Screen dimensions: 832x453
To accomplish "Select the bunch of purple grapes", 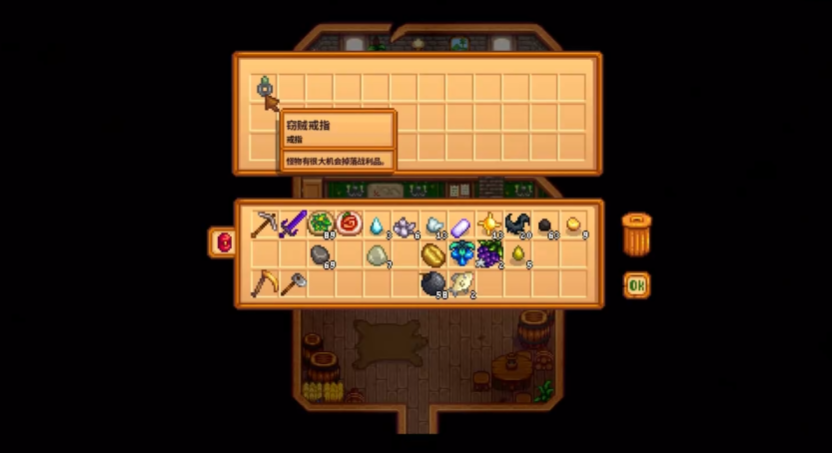I will [489, 254].
